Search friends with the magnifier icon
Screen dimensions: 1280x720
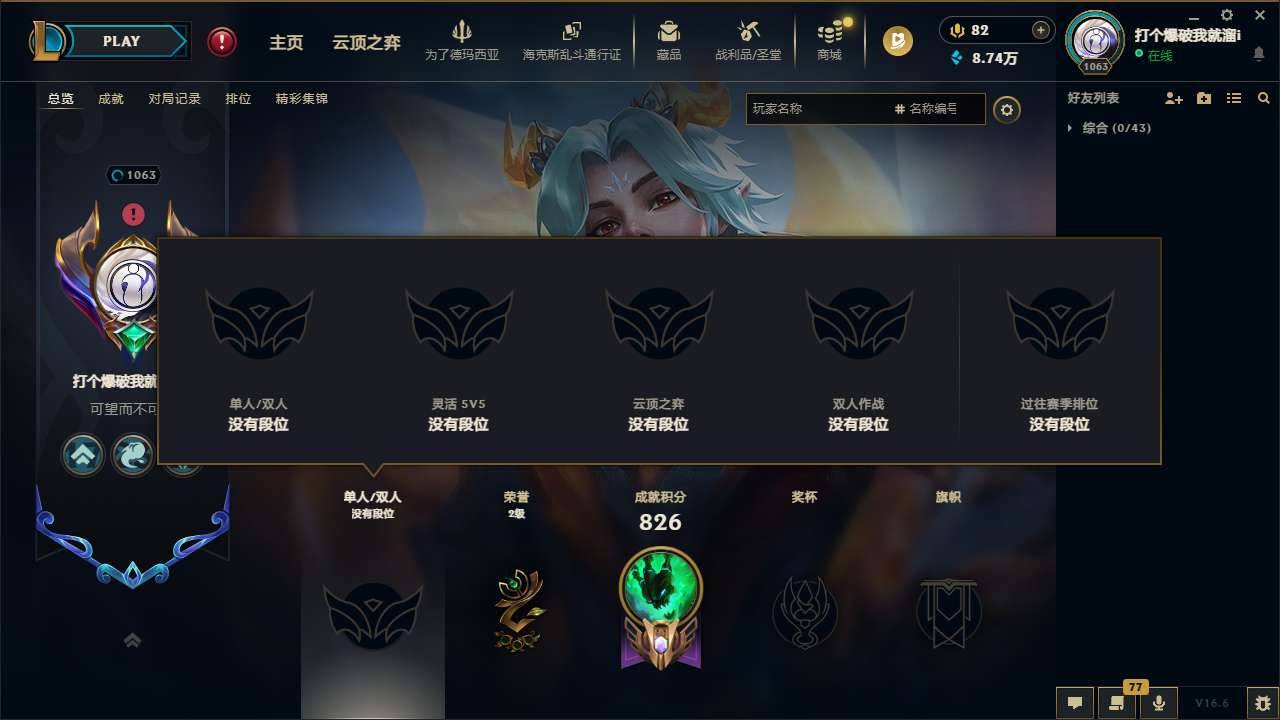click(x=1263, y=98)
